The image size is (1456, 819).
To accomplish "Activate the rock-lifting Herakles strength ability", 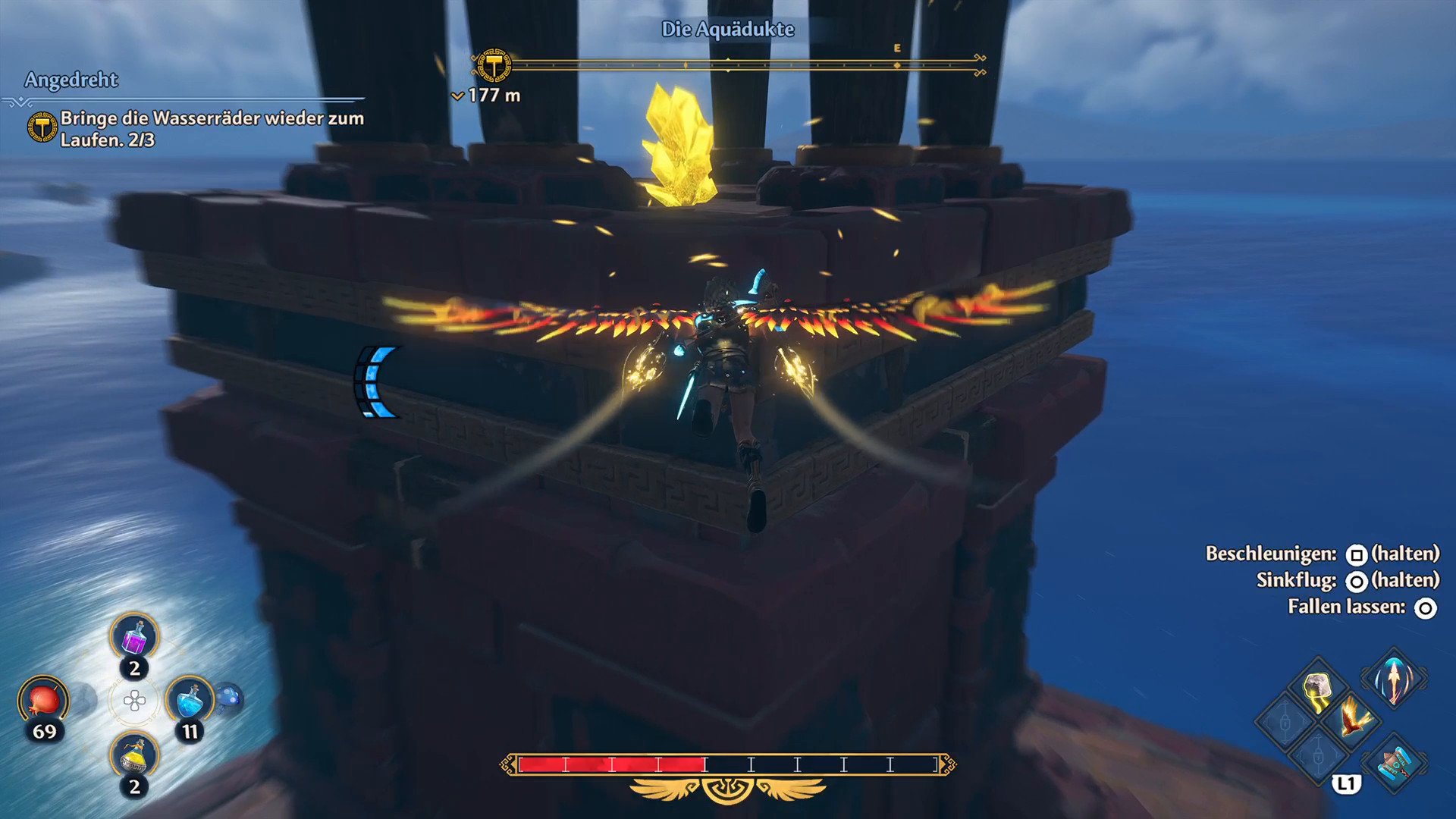I will pyautogui.click(x=1318, y=689).
